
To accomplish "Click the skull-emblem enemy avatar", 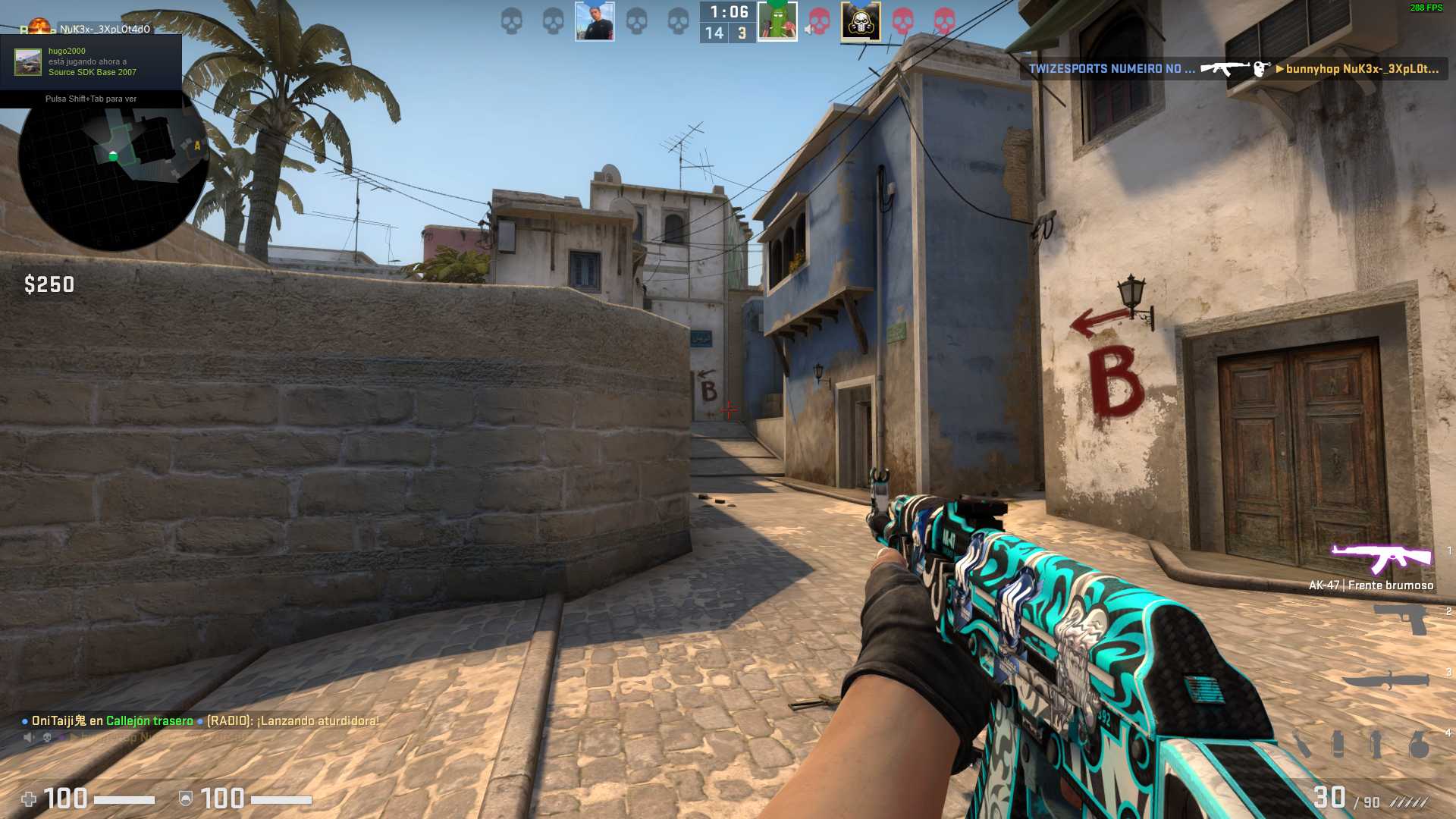I will [x=861, y=21].
